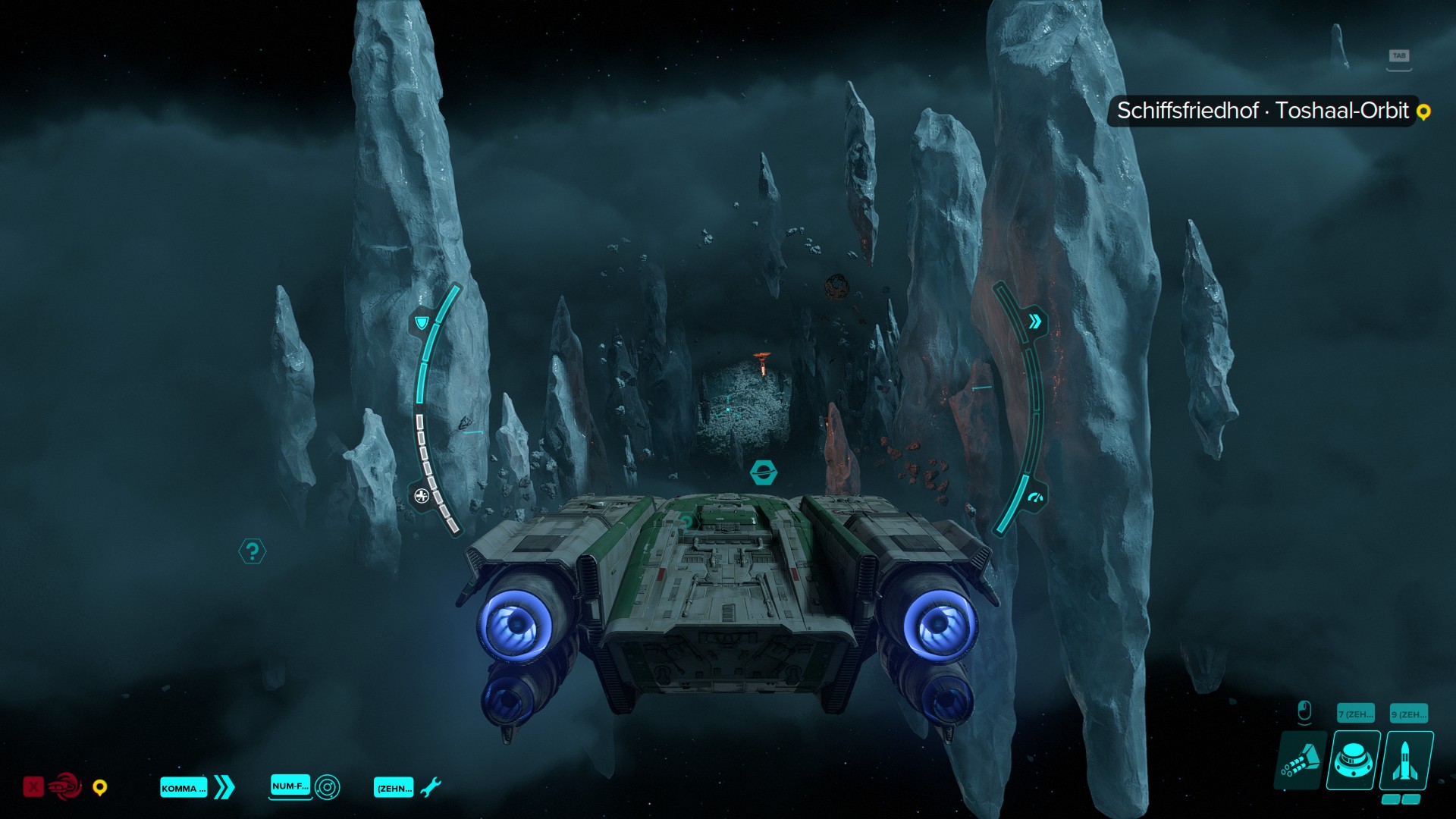Click the concentric-rings scanner icon
1456x819 pixels.
tap(328, 787)
